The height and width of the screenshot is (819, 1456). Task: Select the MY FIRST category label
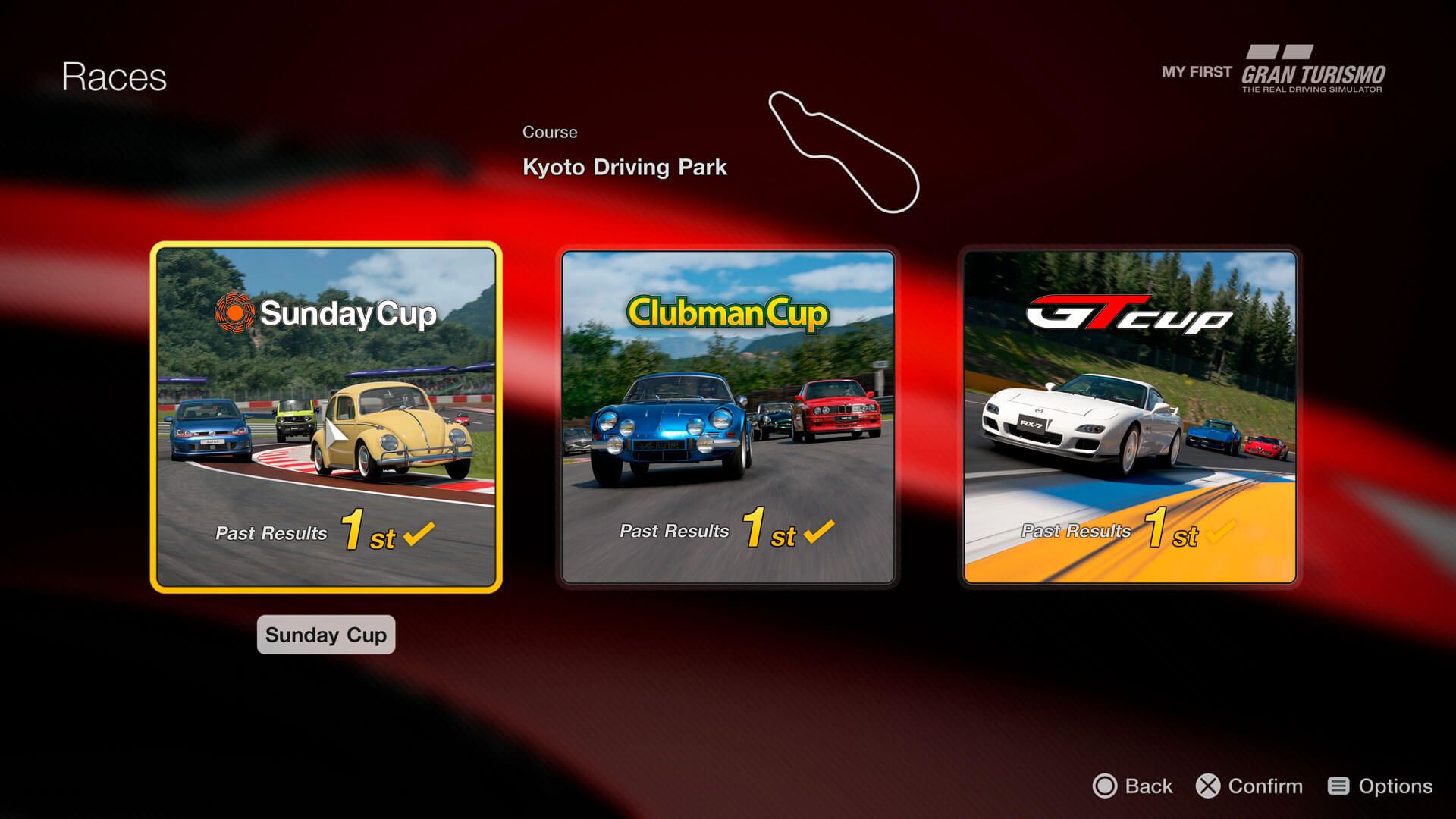(1194, 72)
